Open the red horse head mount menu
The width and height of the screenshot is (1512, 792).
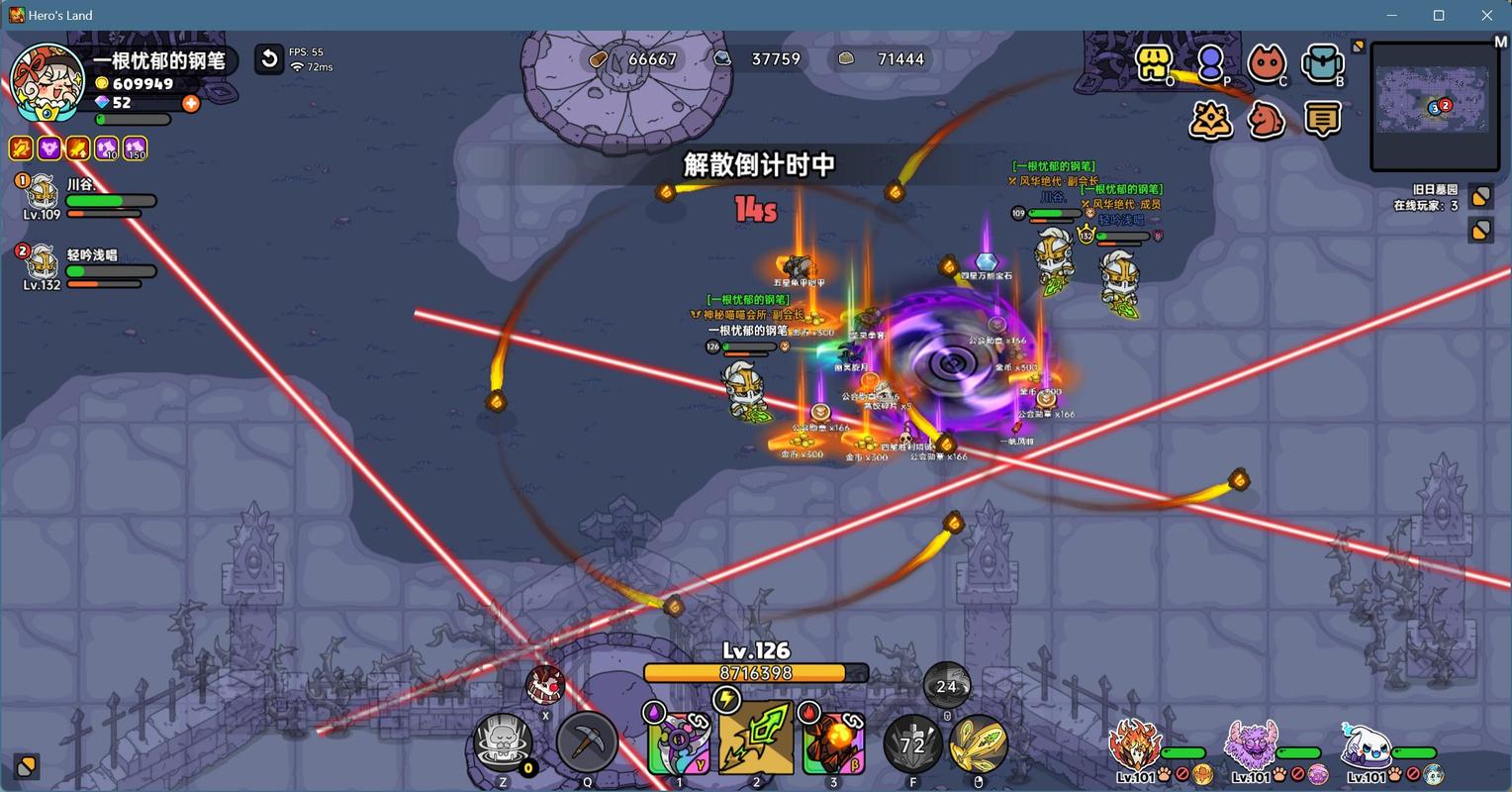tap(1267, 120)
